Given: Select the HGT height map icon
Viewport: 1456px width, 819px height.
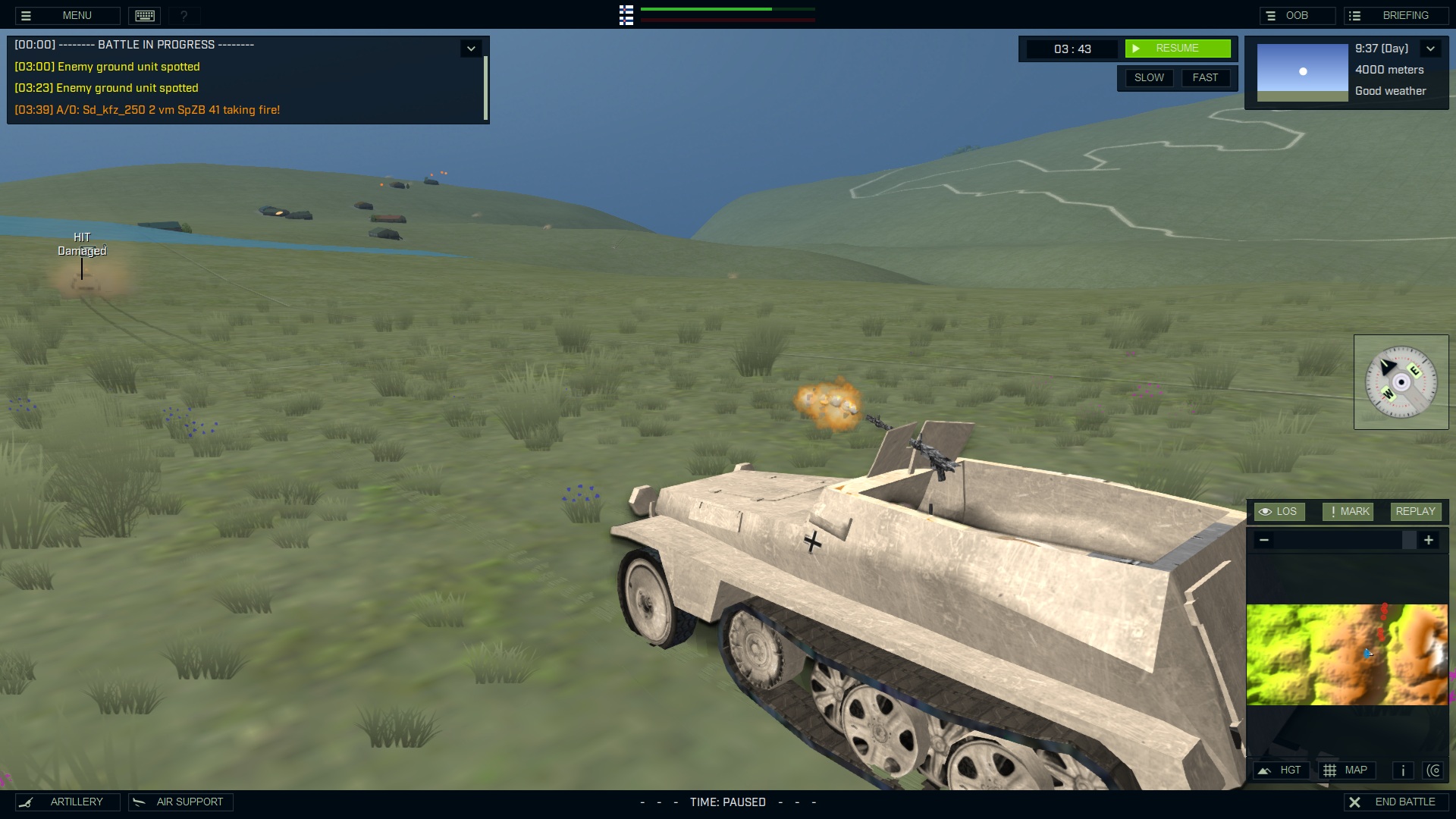Looking at the screenshot, I should point(1282,770).
